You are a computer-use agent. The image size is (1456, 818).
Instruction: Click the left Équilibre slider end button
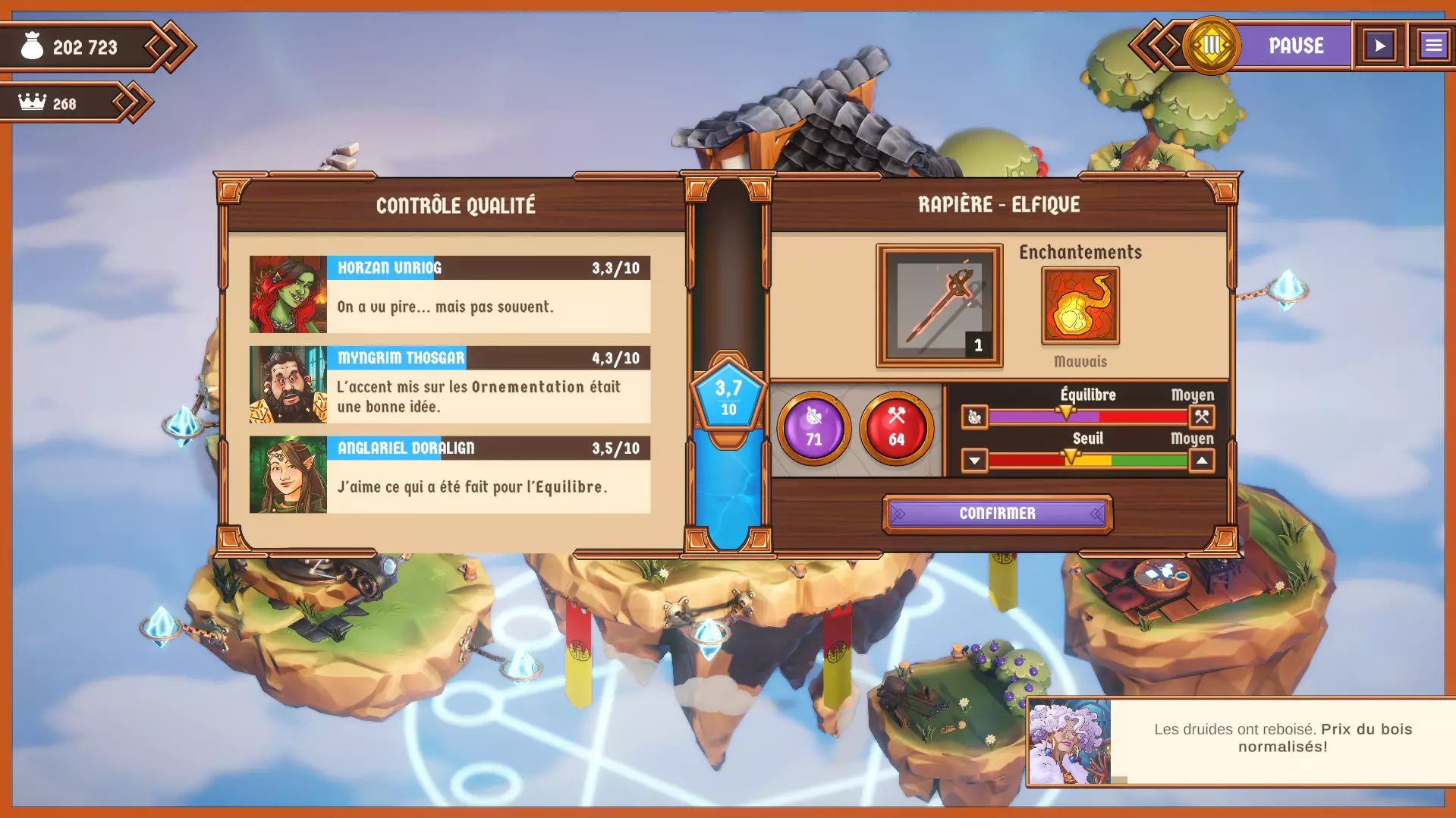click(974, 417)
